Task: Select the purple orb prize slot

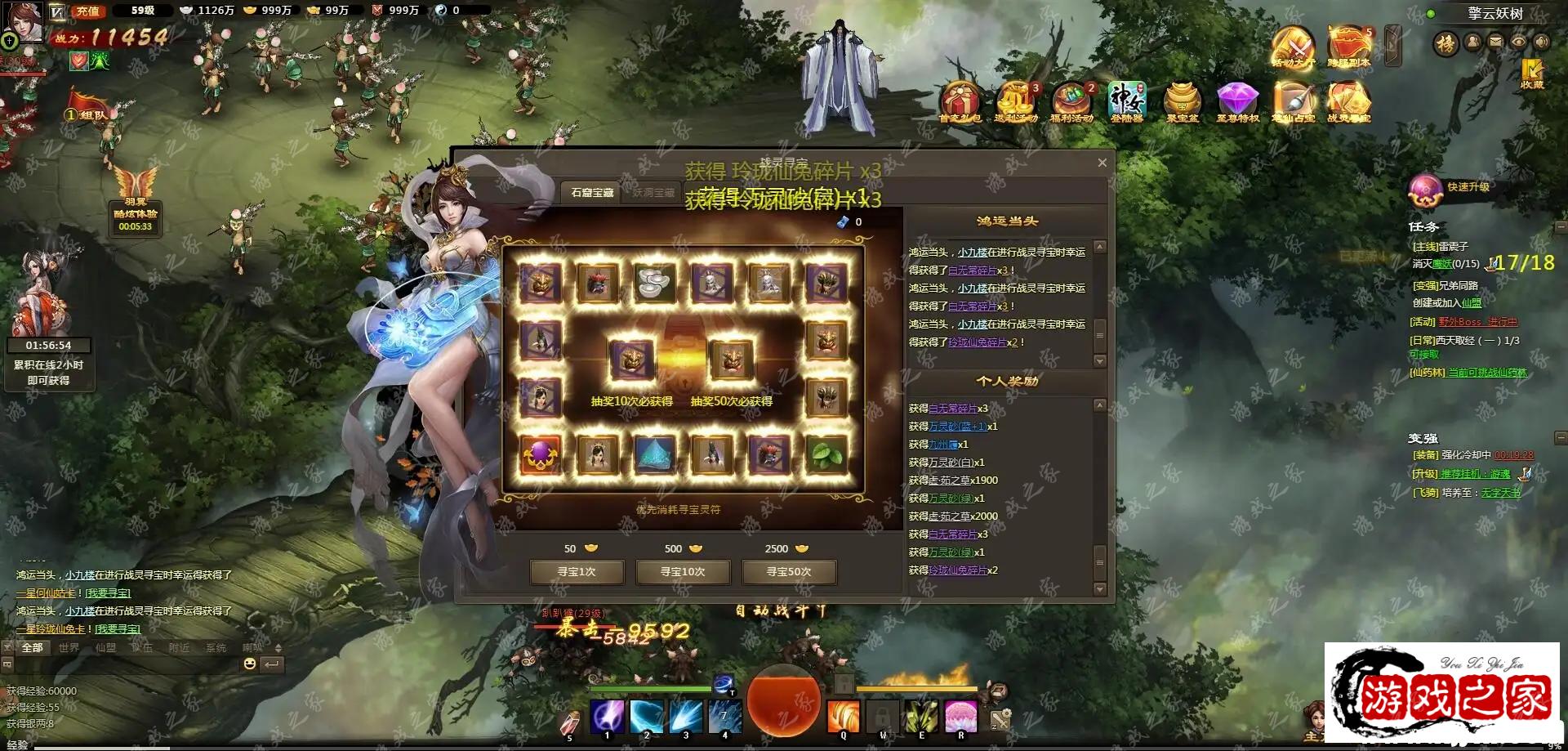Action: [540, 454]
